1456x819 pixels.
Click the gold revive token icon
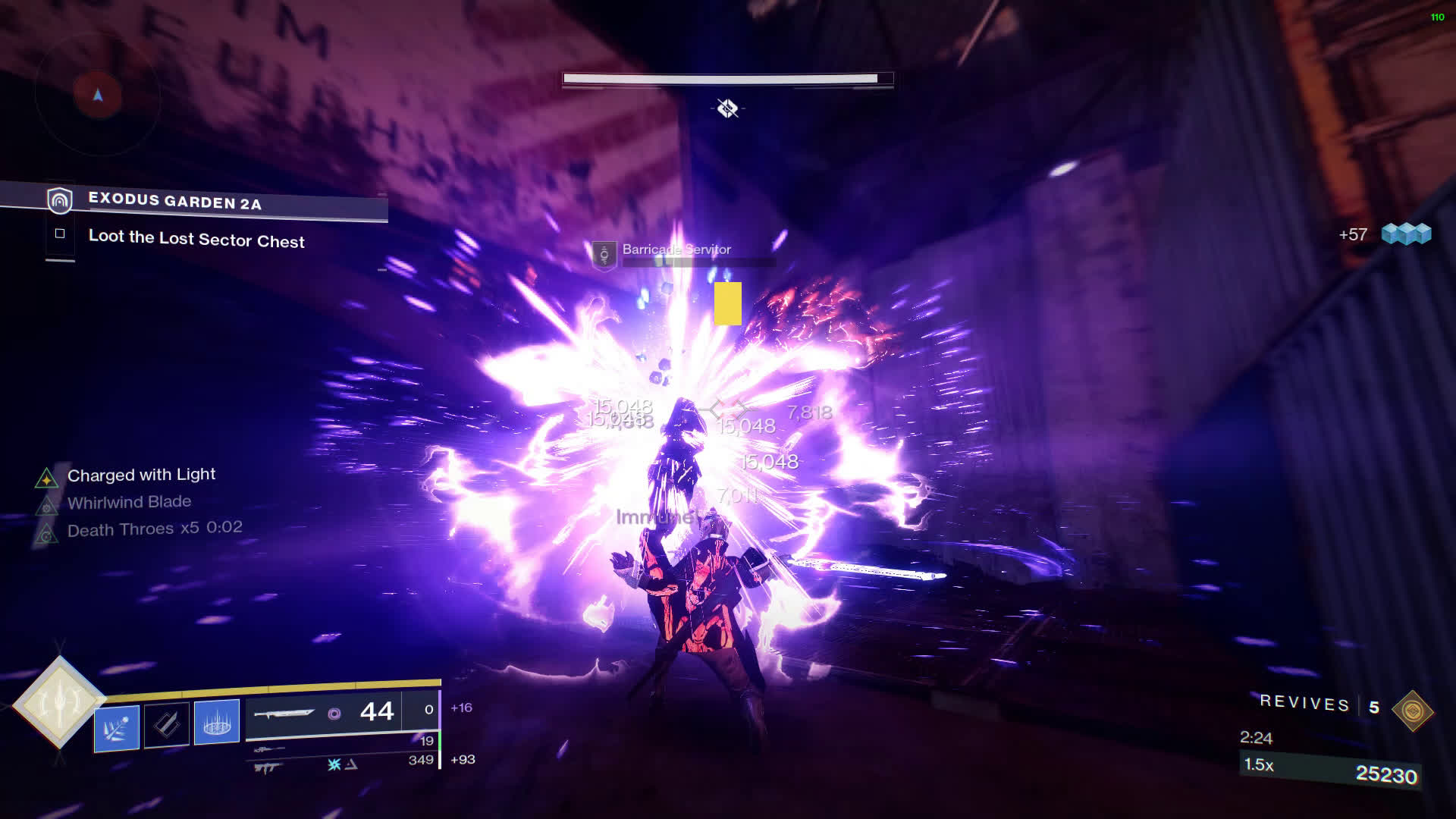[1412, 711]
